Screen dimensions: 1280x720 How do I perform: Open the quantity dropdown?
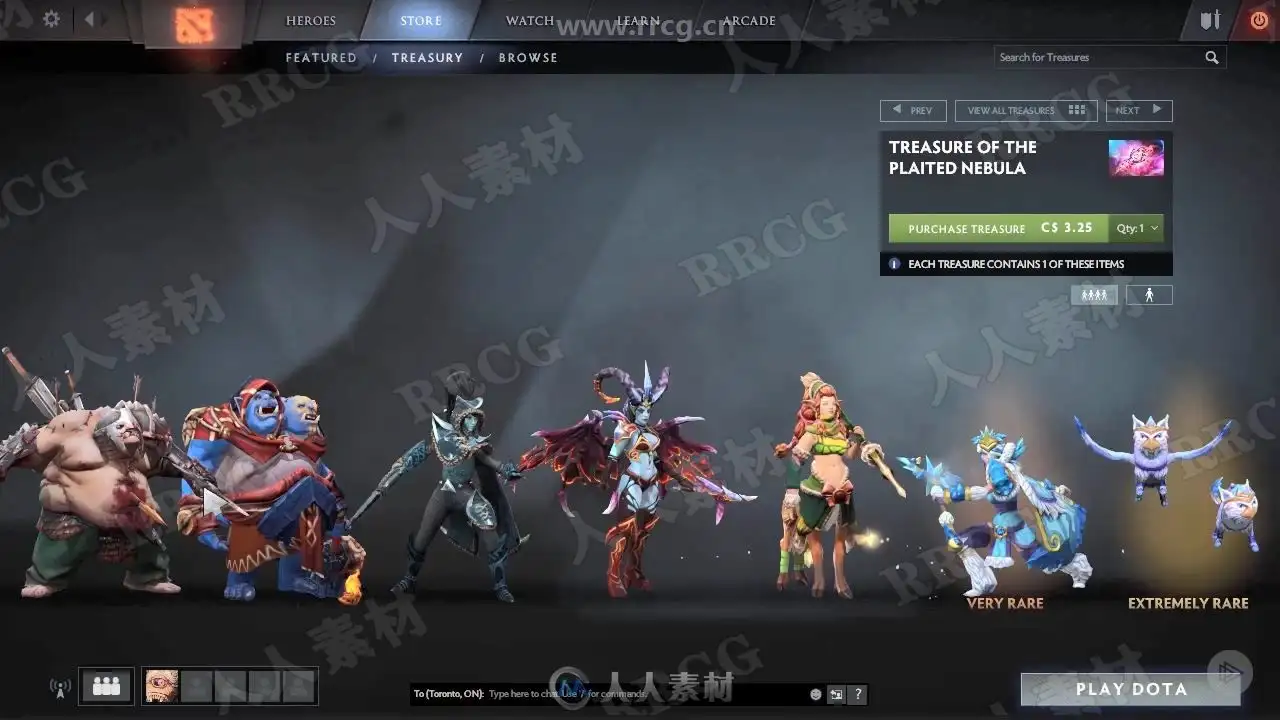[x=1138, y=228]
